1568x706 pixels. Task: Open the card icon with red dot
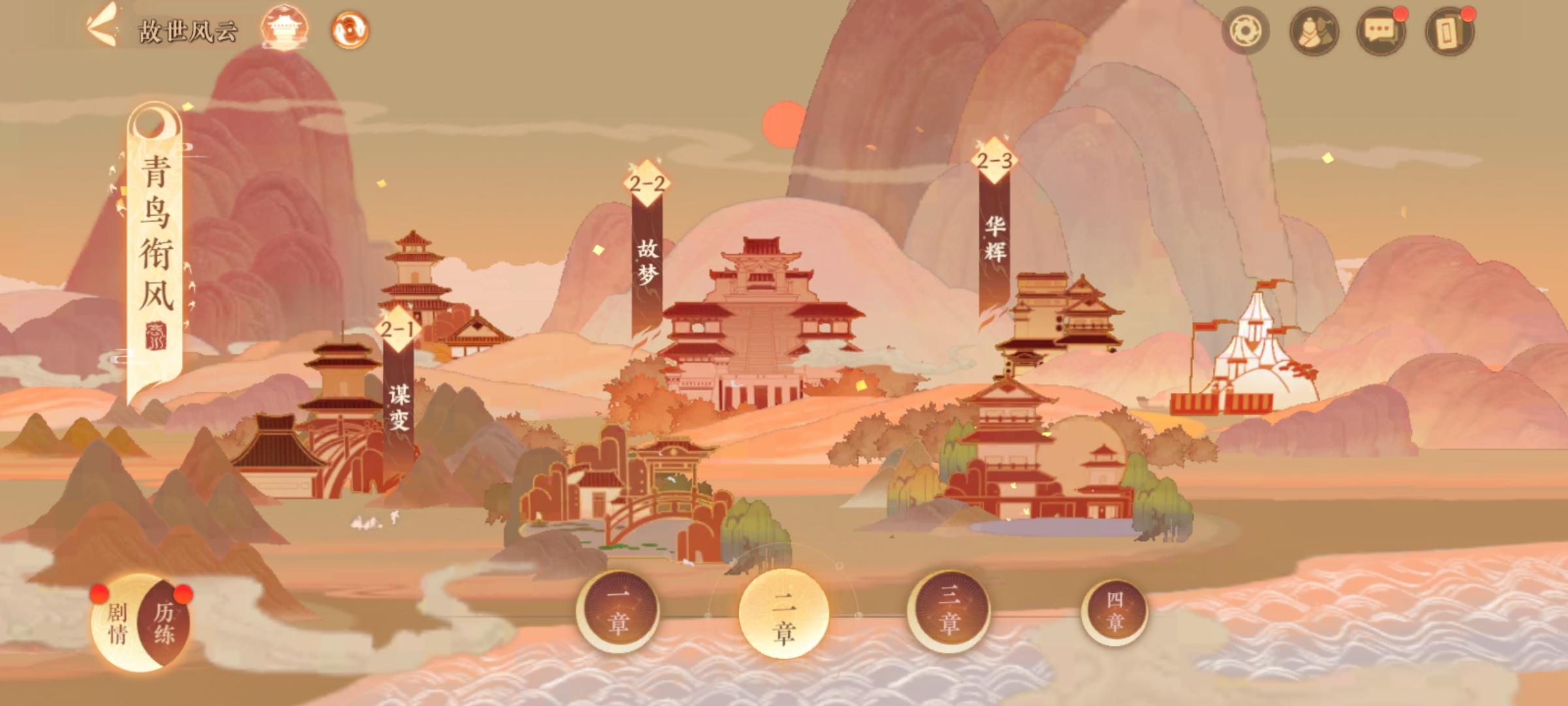(x=1448, y=31)
